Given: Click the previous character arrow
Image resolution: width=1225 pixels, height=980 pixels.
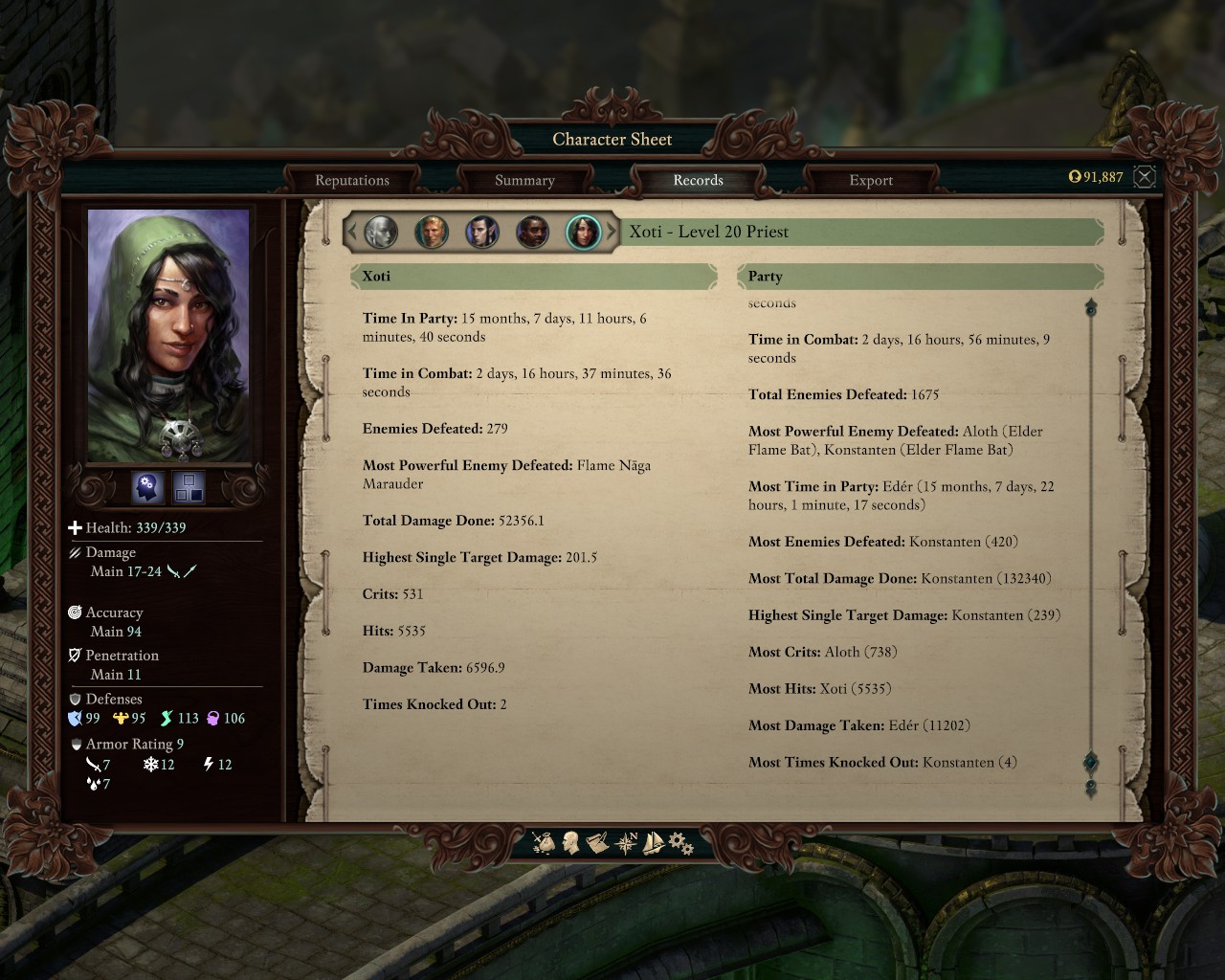Looking at the screenshot, I should 352,232.
